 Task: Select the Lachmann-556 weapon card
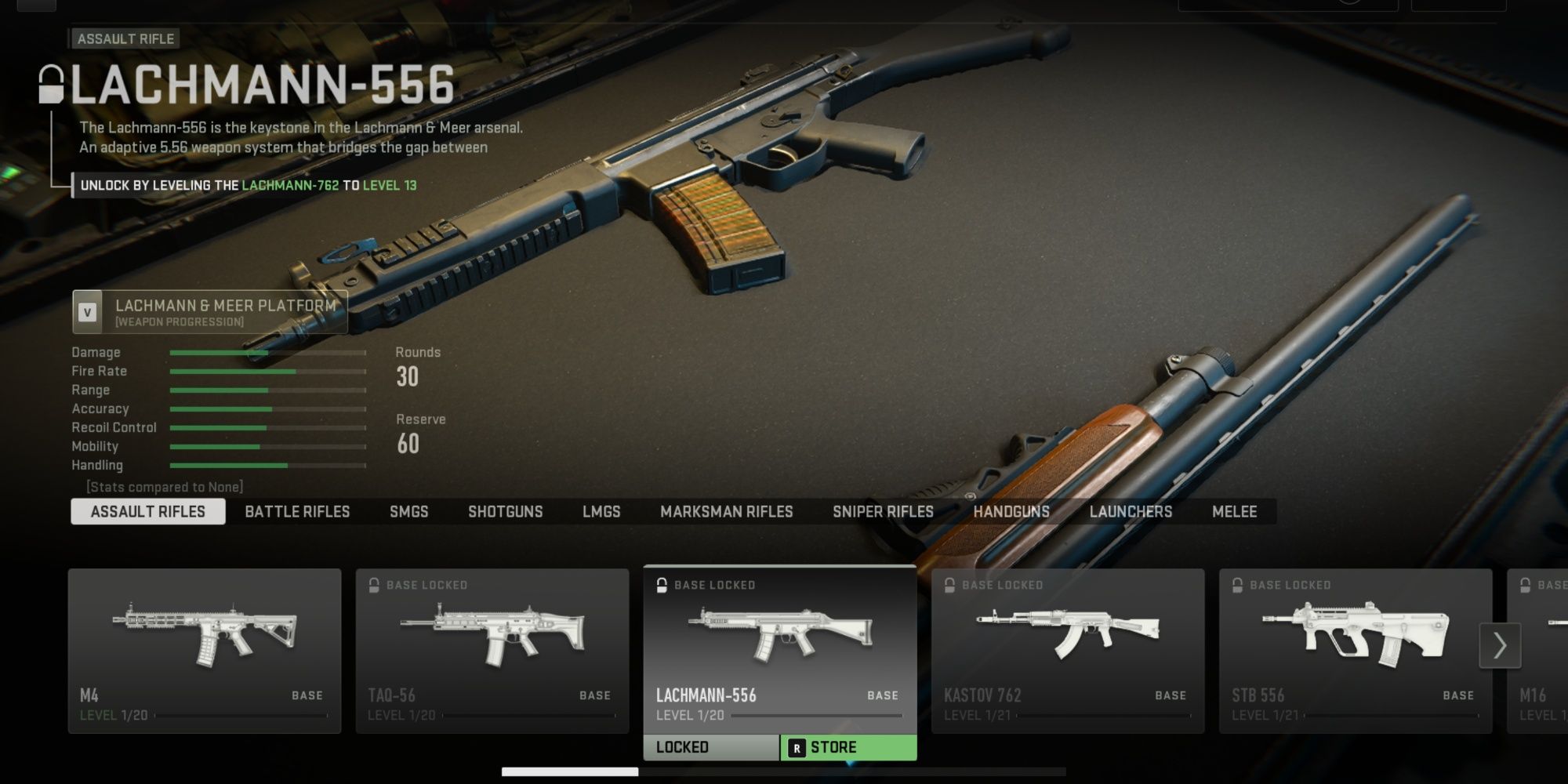tap(780, 649)
